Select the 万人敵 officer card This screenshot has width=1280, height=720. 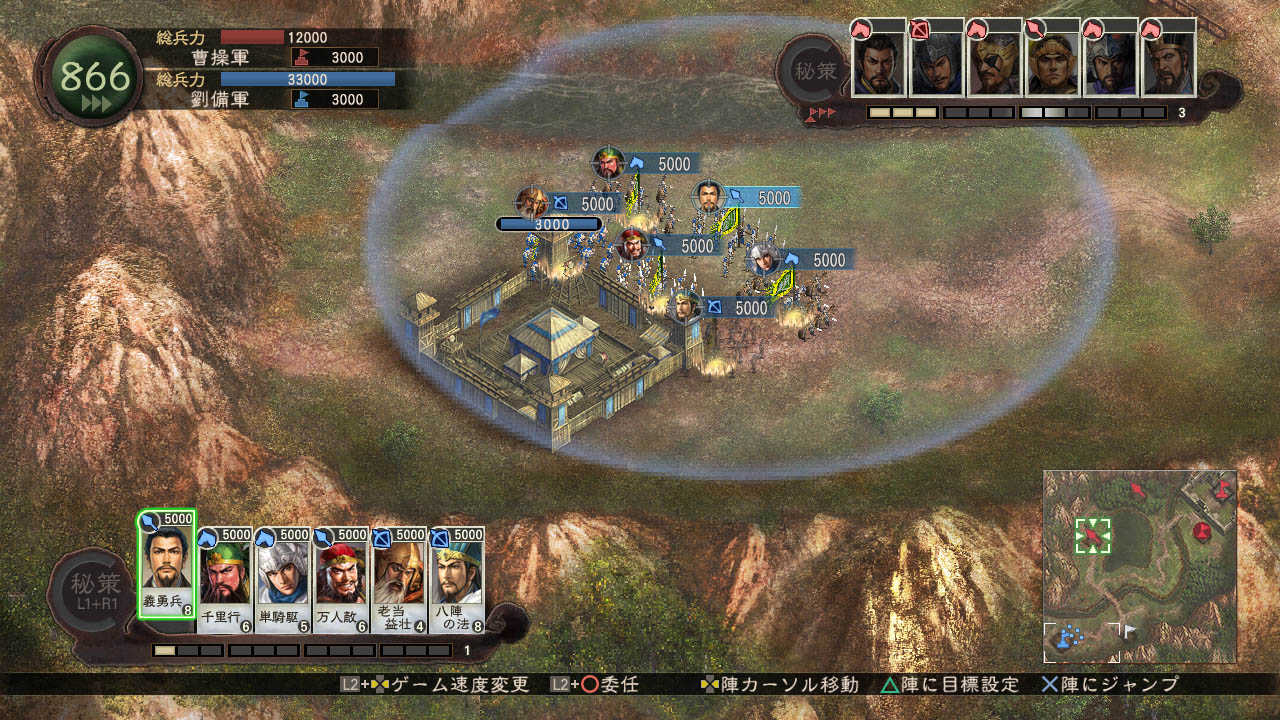[x=342, y=573]
